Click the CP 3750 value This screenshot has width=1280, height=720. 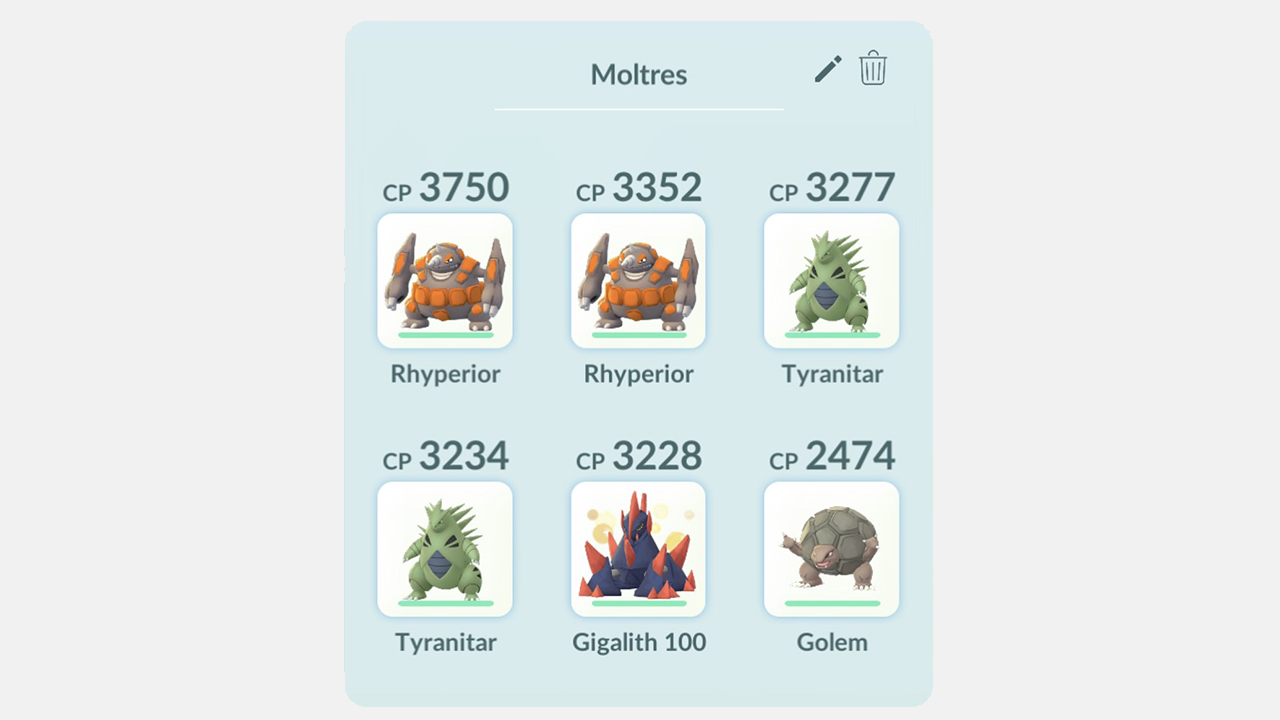(445, 188)
